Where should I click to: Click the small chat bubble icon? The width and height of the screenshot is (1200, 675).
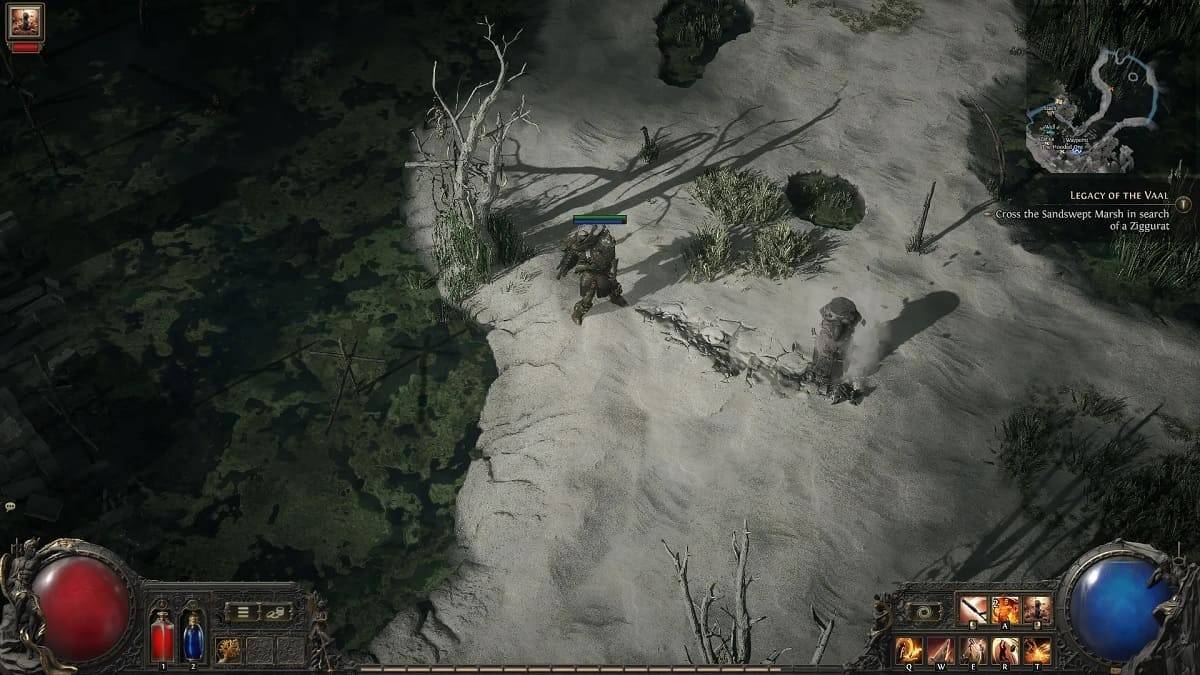tap(9, 508)
